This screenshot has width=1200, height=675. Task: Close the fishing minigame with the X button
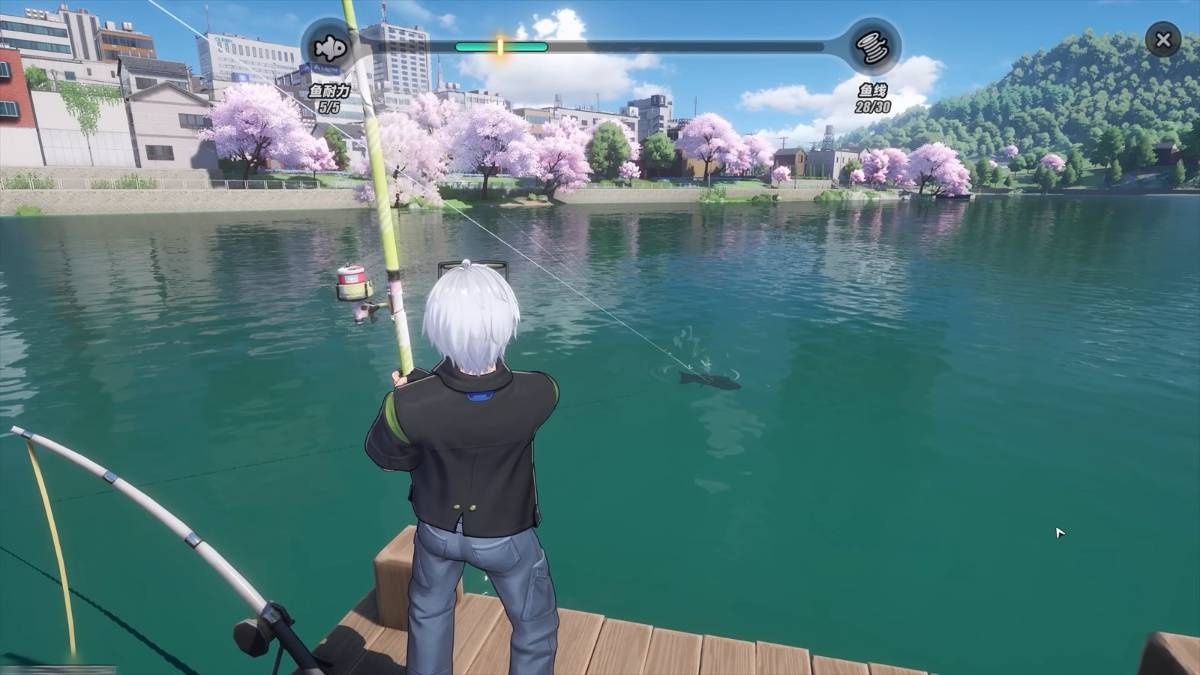click(1162, 41)
